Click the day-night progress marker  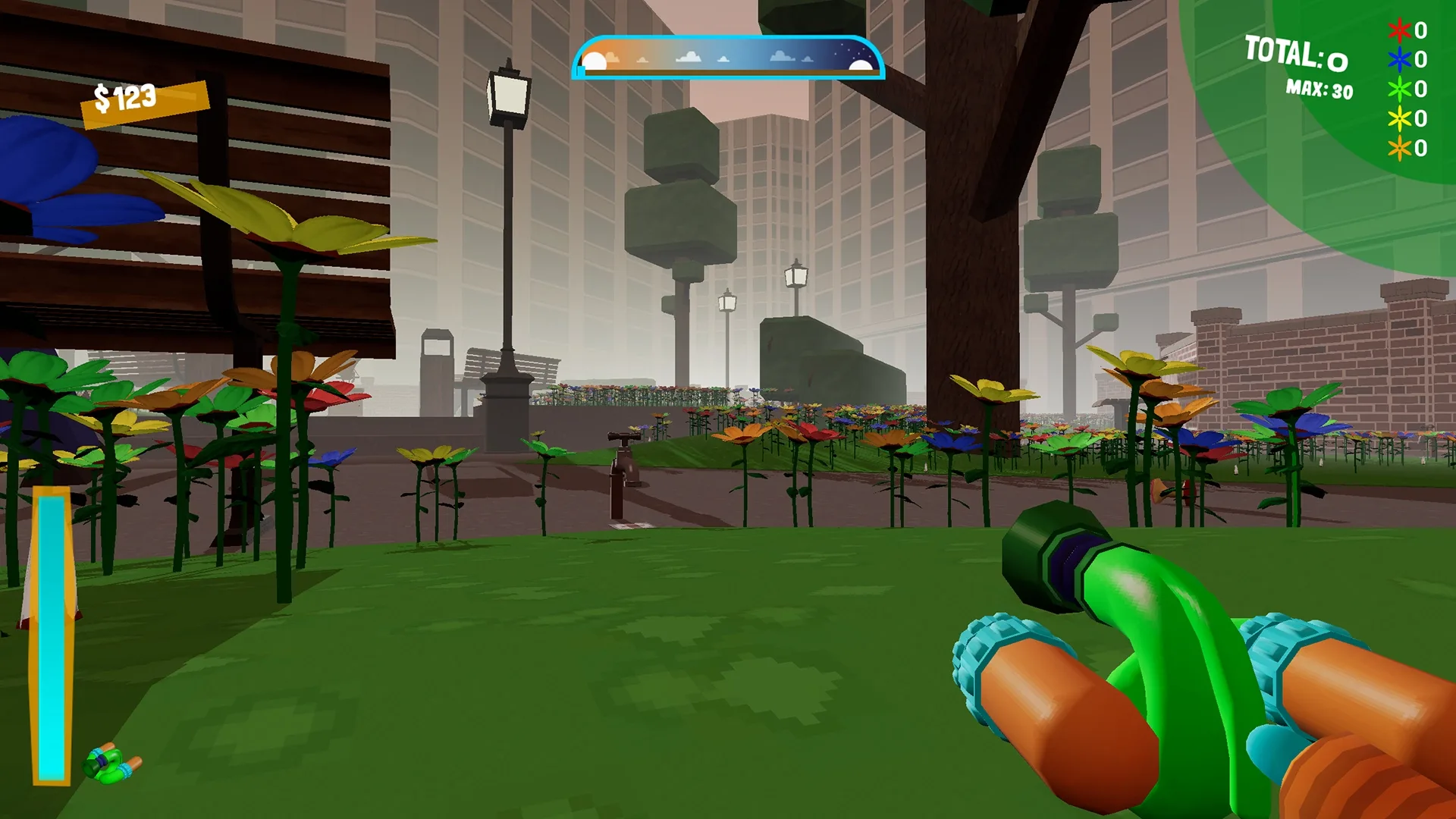click(580, 70)
